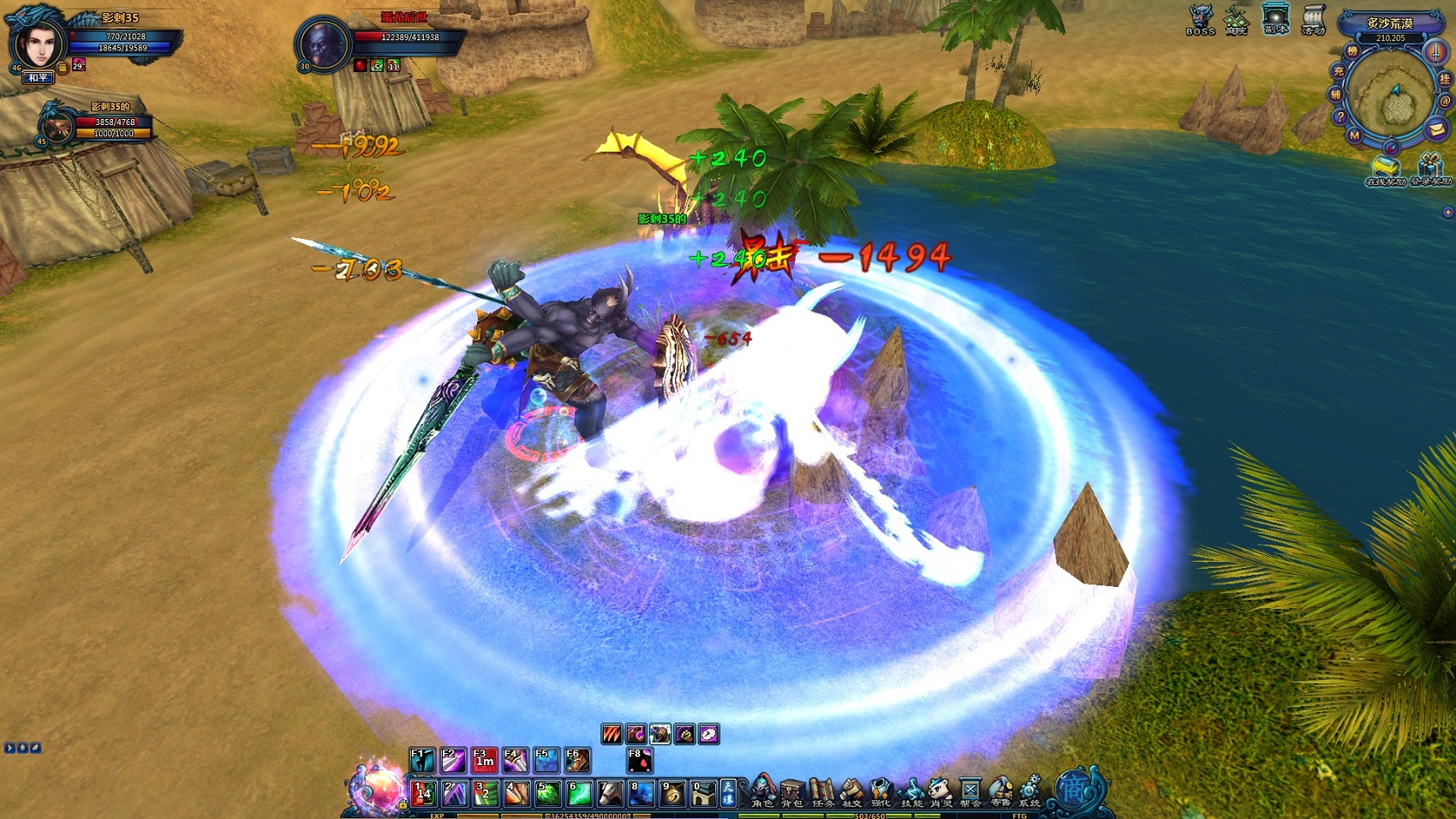Open the 技能 skills menu
The height and width of the screenshot is (819, 1456).
click(911, 791)
